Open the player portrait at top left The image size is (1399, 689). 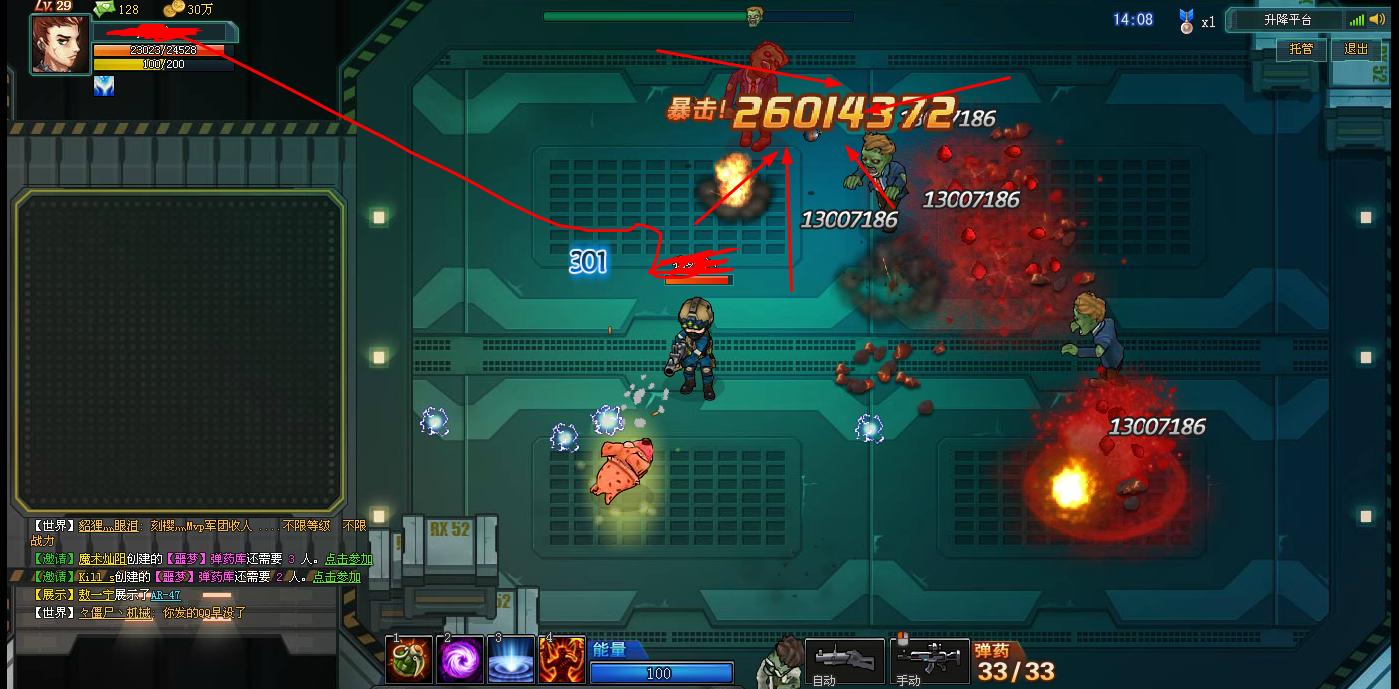click(60, 44)
